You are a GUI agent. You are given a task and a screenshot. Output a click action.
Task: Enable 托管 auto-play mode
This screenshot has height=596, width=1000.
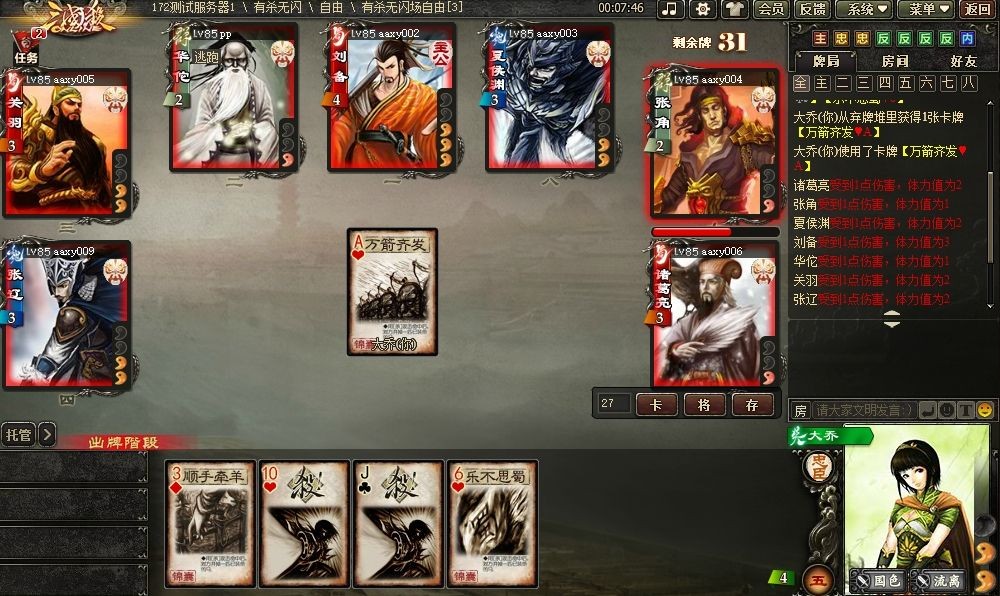pos(18,434)
